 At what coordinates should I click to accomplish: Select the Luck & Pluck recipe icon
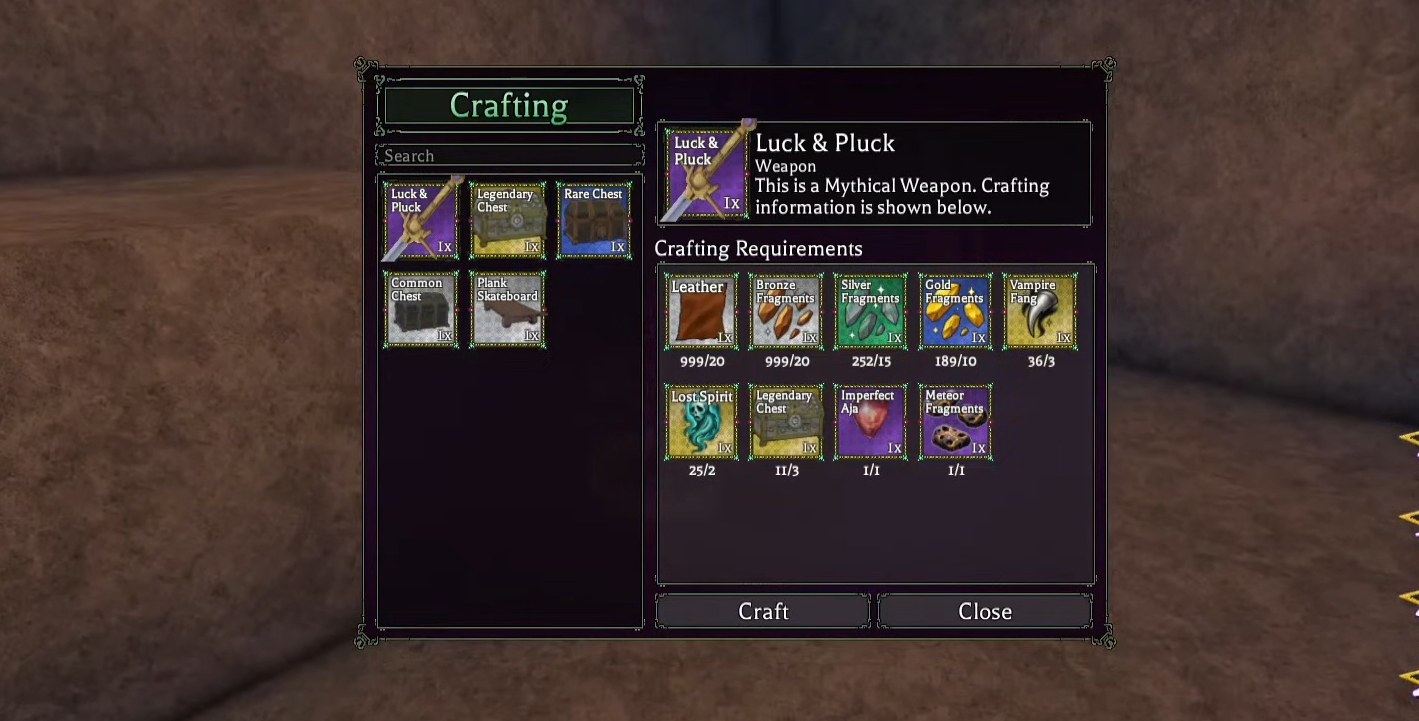click(420, 219)
